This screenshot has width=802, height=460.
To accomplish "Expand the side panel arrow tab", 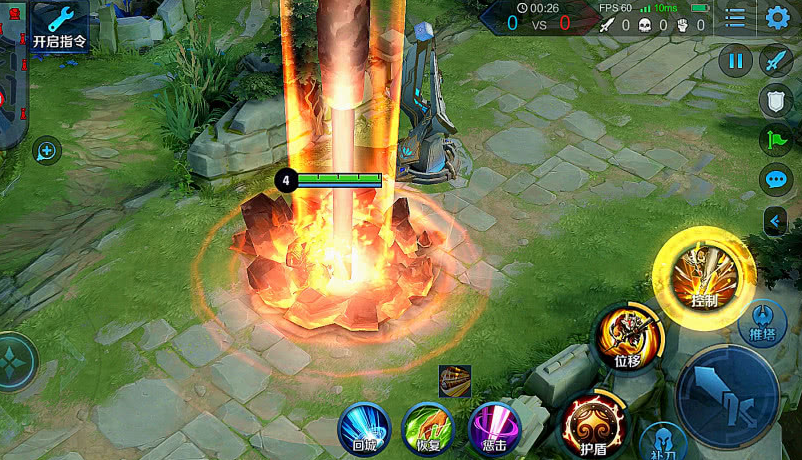I will click(777, 220).
